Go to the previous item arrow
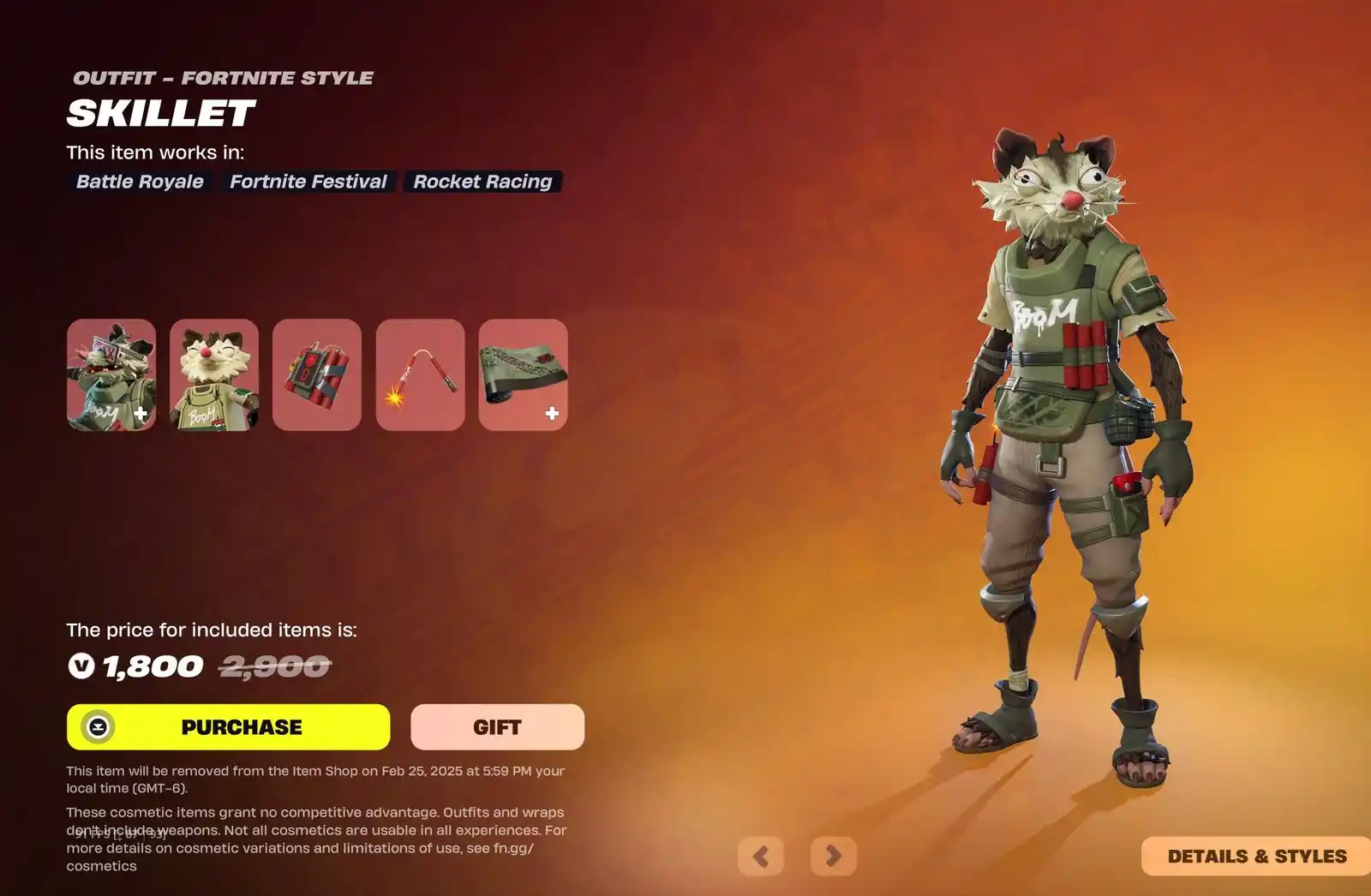The image size is (1371, 896). [761, 856]
